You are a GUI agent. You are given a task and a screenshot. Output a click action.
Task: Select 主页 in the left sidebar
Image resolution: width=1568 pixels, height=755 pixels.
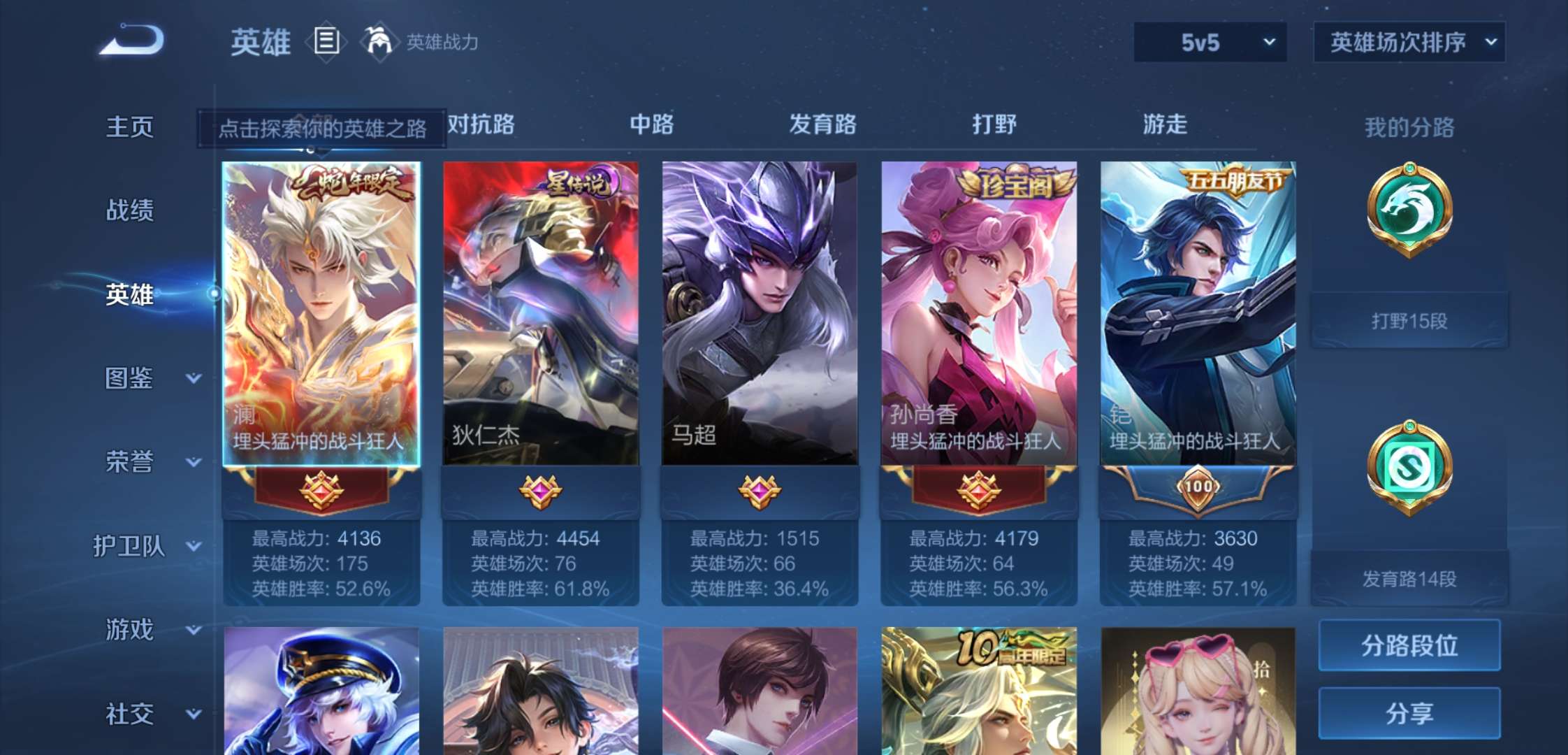[x=131, y=127]
